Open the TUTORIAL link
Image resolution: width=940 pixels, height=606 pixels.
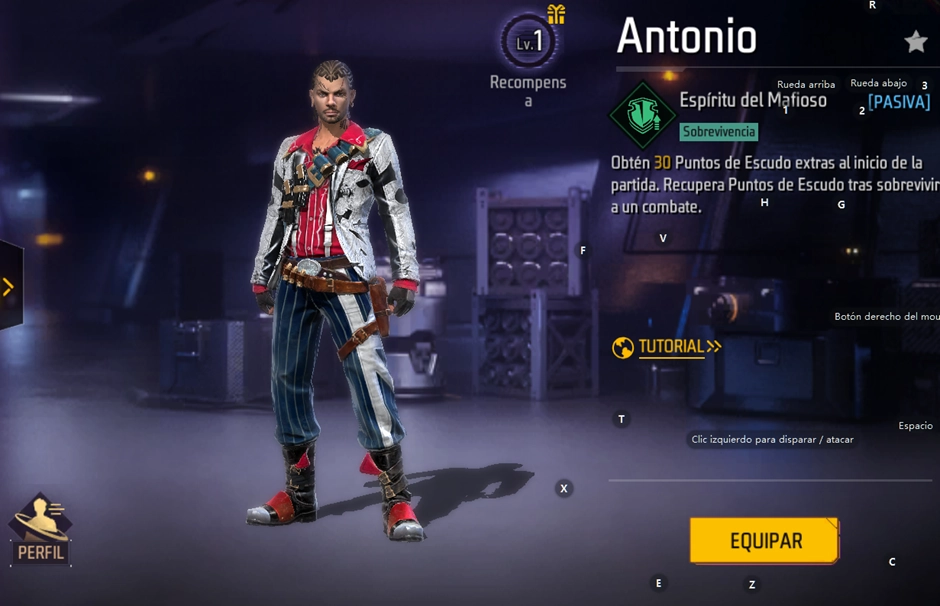point(668,347)
